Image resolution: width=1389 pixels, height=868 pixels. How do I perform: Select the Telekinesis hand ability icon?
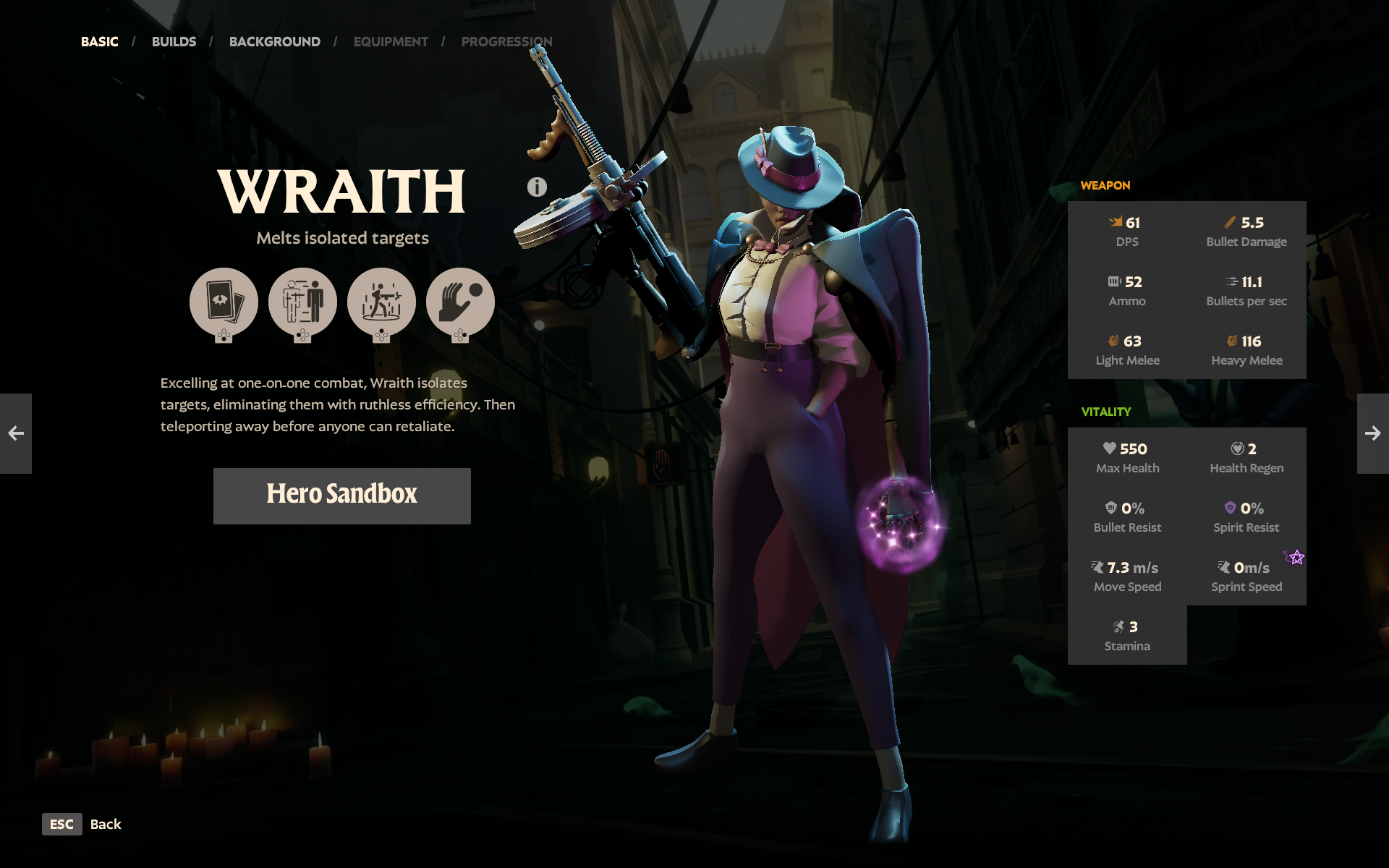point(462,302)
